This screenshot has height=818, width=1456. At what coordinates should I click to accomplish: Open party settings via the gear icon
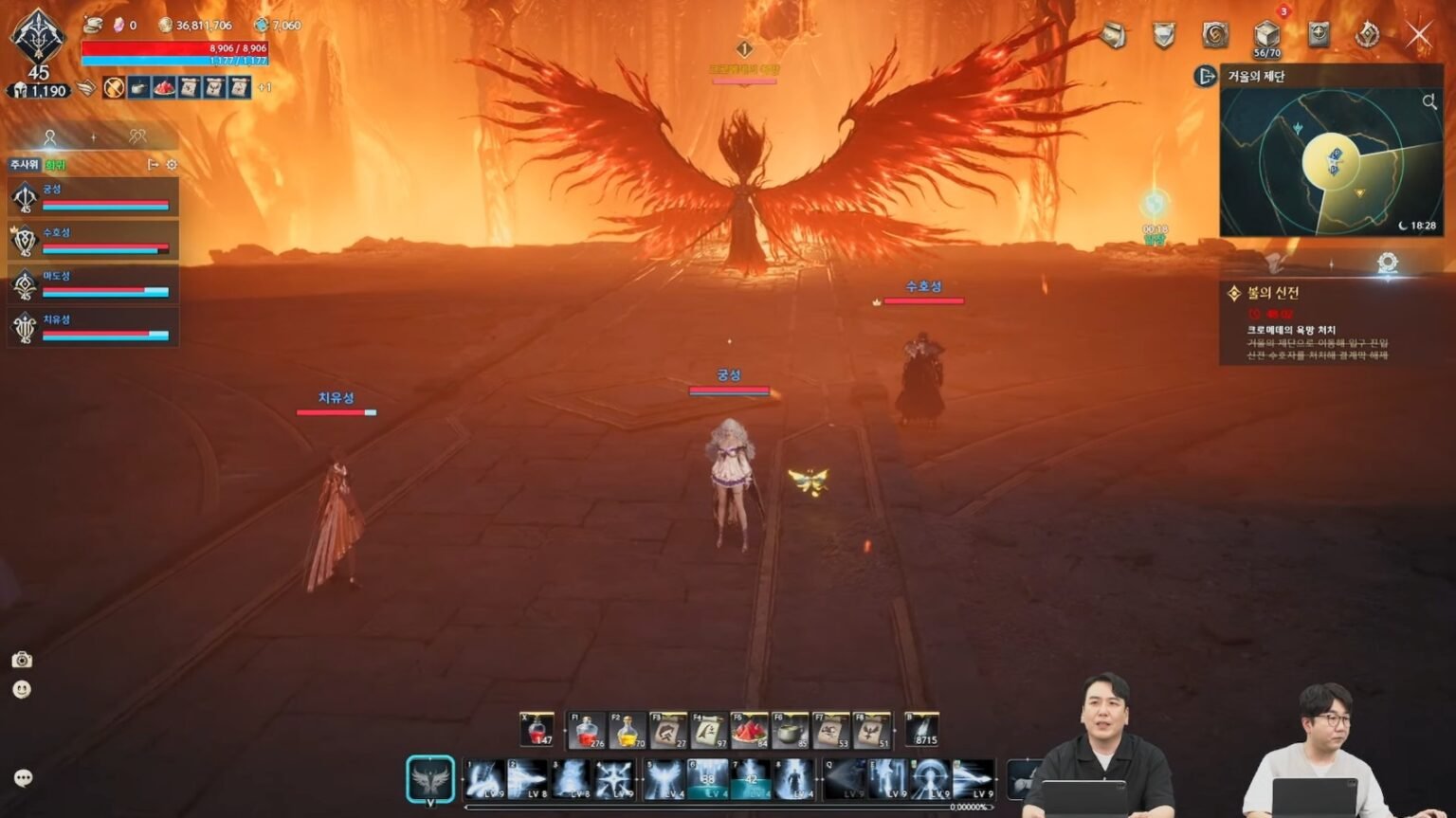point(172,164)
